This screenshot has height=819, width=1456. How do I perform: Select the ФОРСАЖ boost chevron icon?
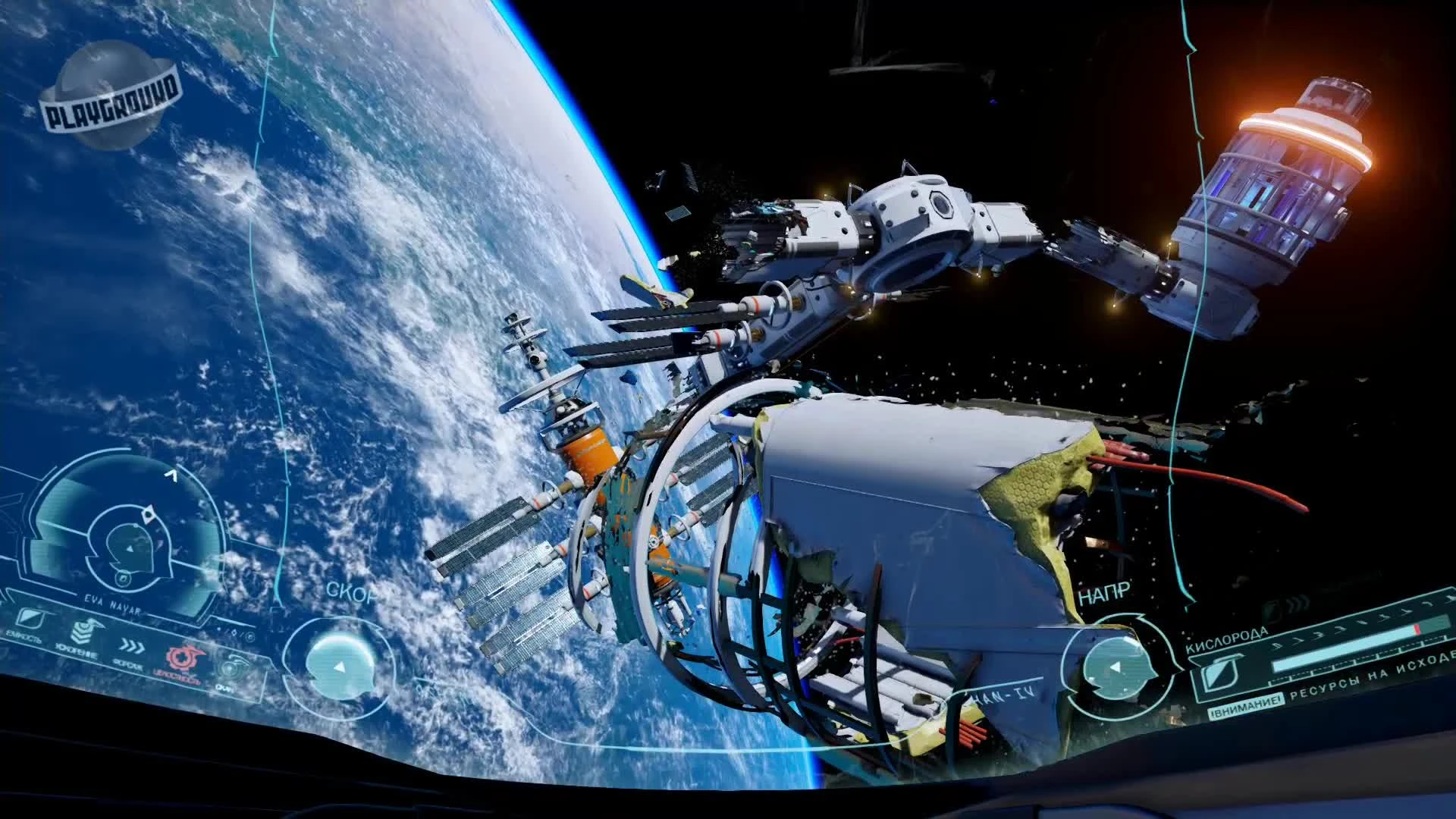pyautogui.click(x=131, y=647)
